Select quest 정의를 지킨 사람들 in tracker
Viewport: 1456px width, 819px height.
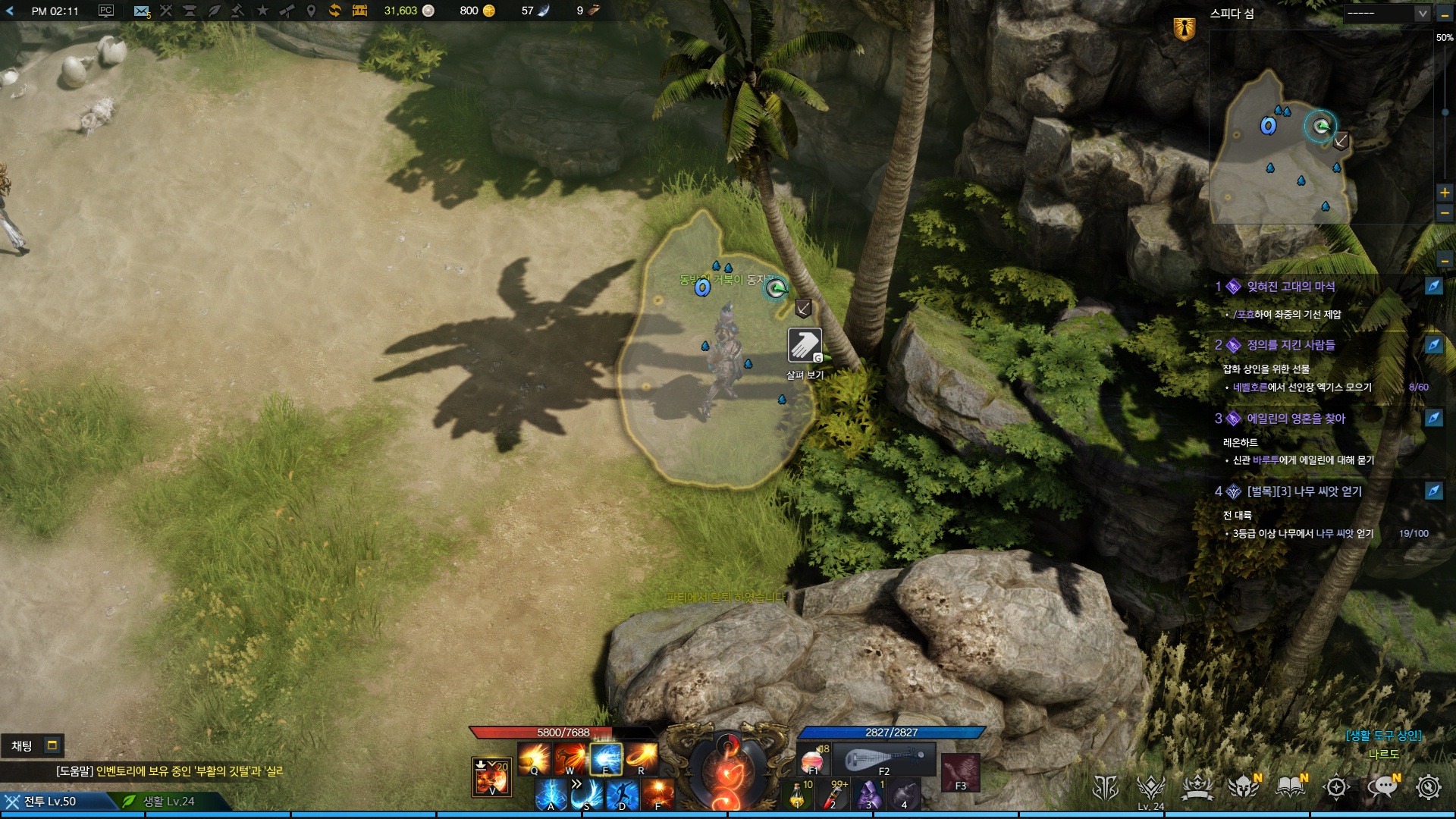tap(1291, 345)
